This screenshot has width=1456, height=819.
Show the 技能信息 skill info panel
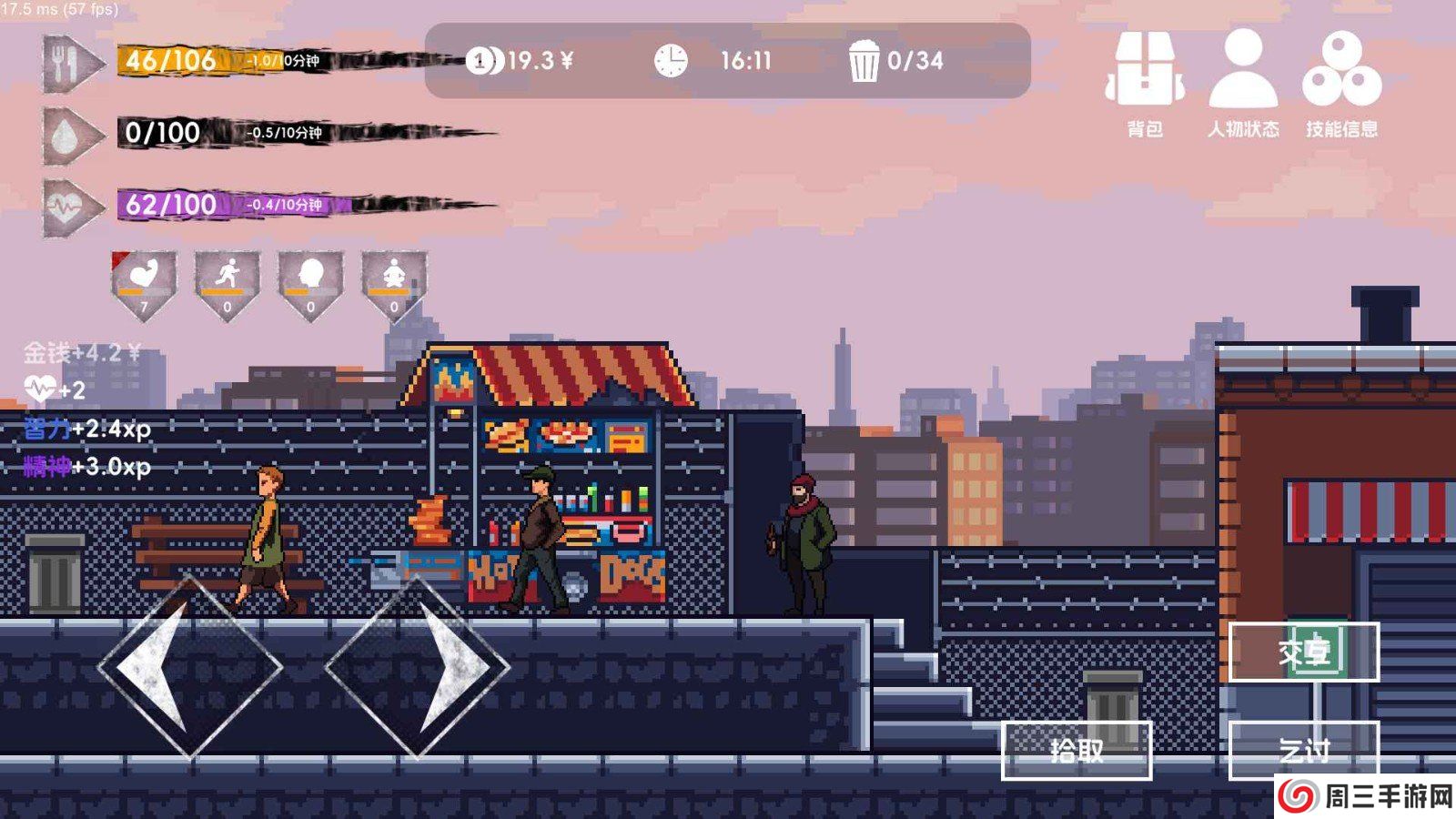tap(1341, 83)
